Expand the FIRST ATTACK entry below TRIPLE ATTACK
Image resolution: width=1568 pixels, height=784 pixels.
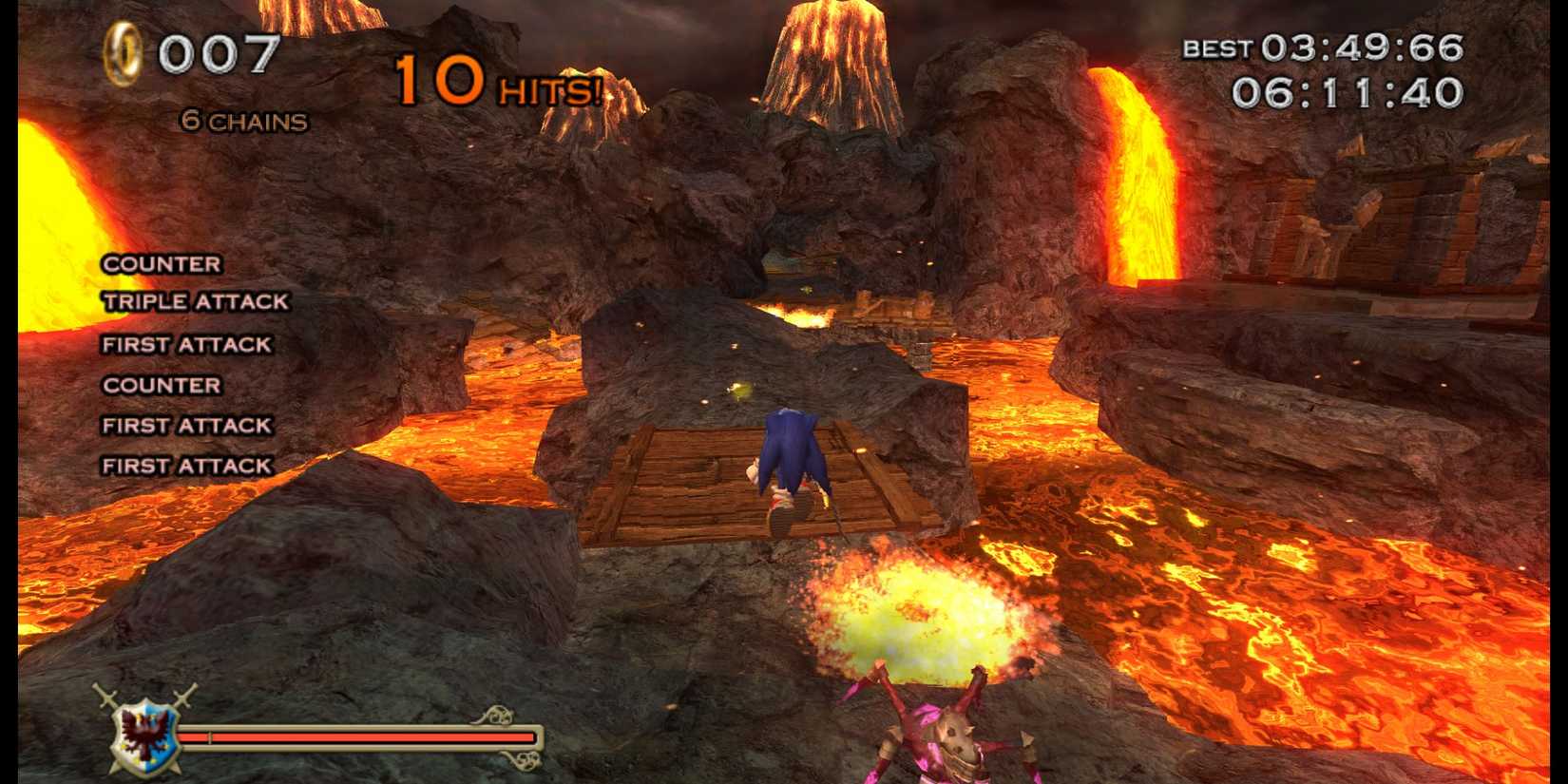point(185,344)
